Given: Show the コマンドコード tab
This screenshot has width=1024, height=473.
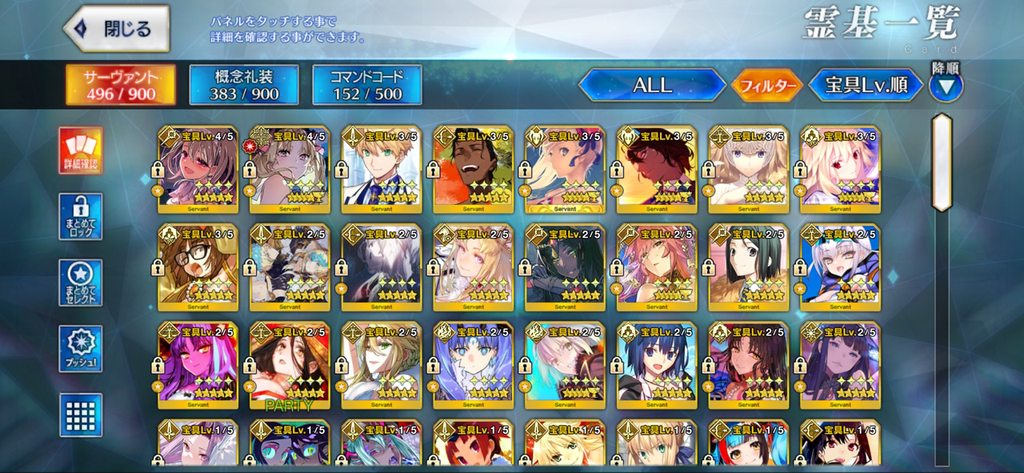Looking at the screenshot, I should click(x=366, y=85).
